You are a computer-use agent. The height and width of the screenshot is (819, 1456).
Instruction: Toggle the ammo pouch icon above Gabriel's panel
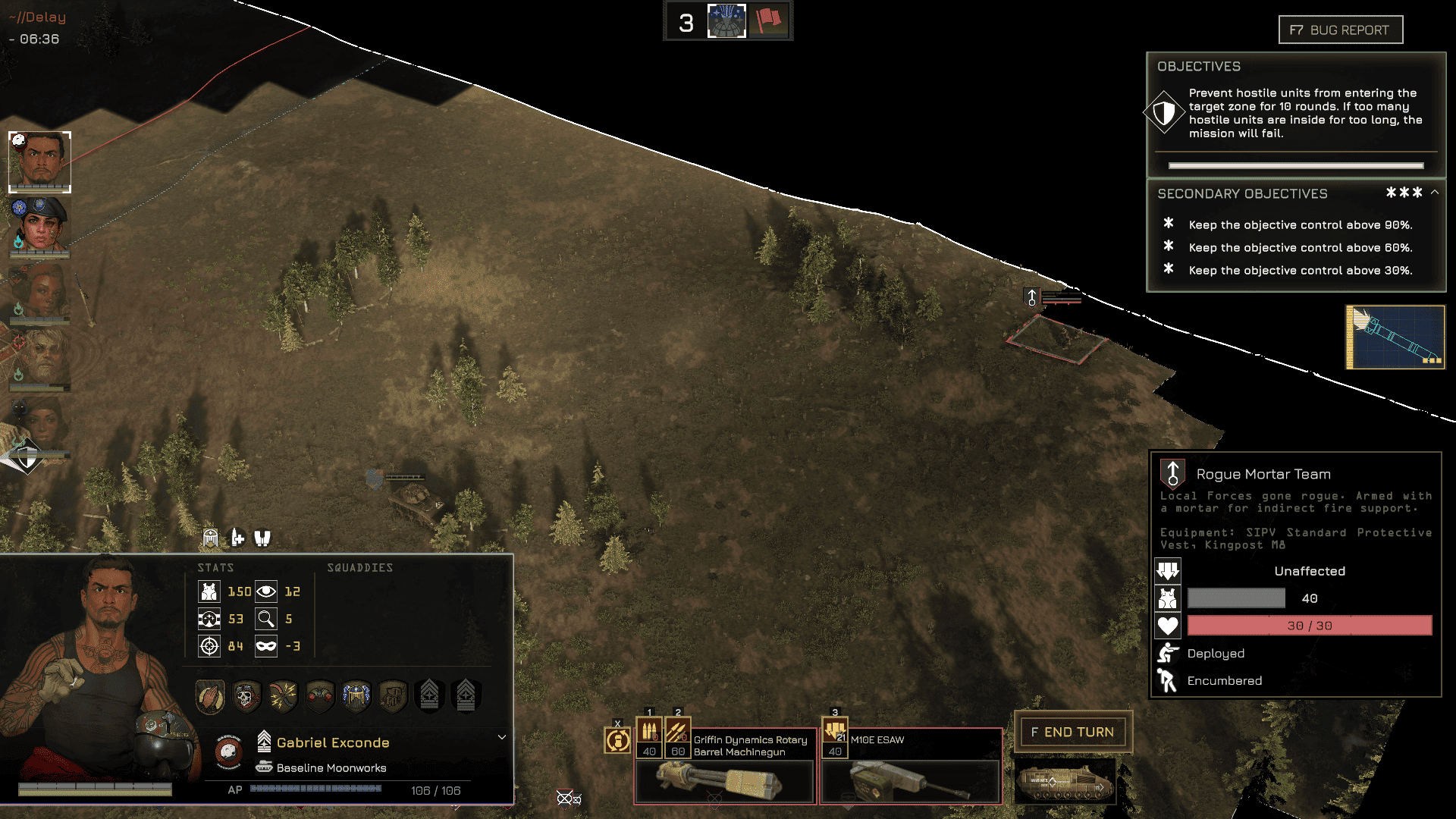pos(237,538)
